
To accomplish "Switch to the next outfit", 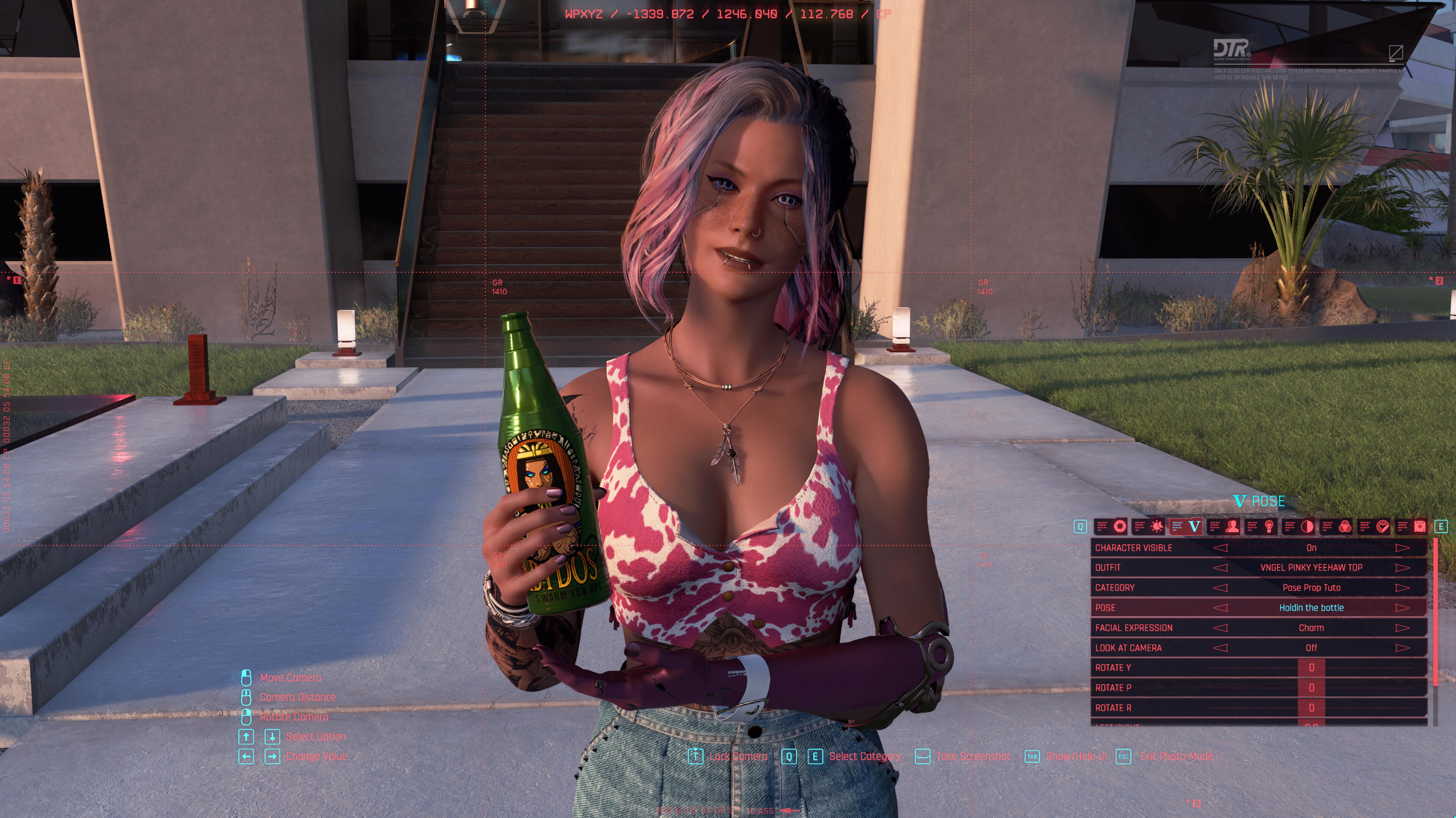I will [x=1402, y=567].
